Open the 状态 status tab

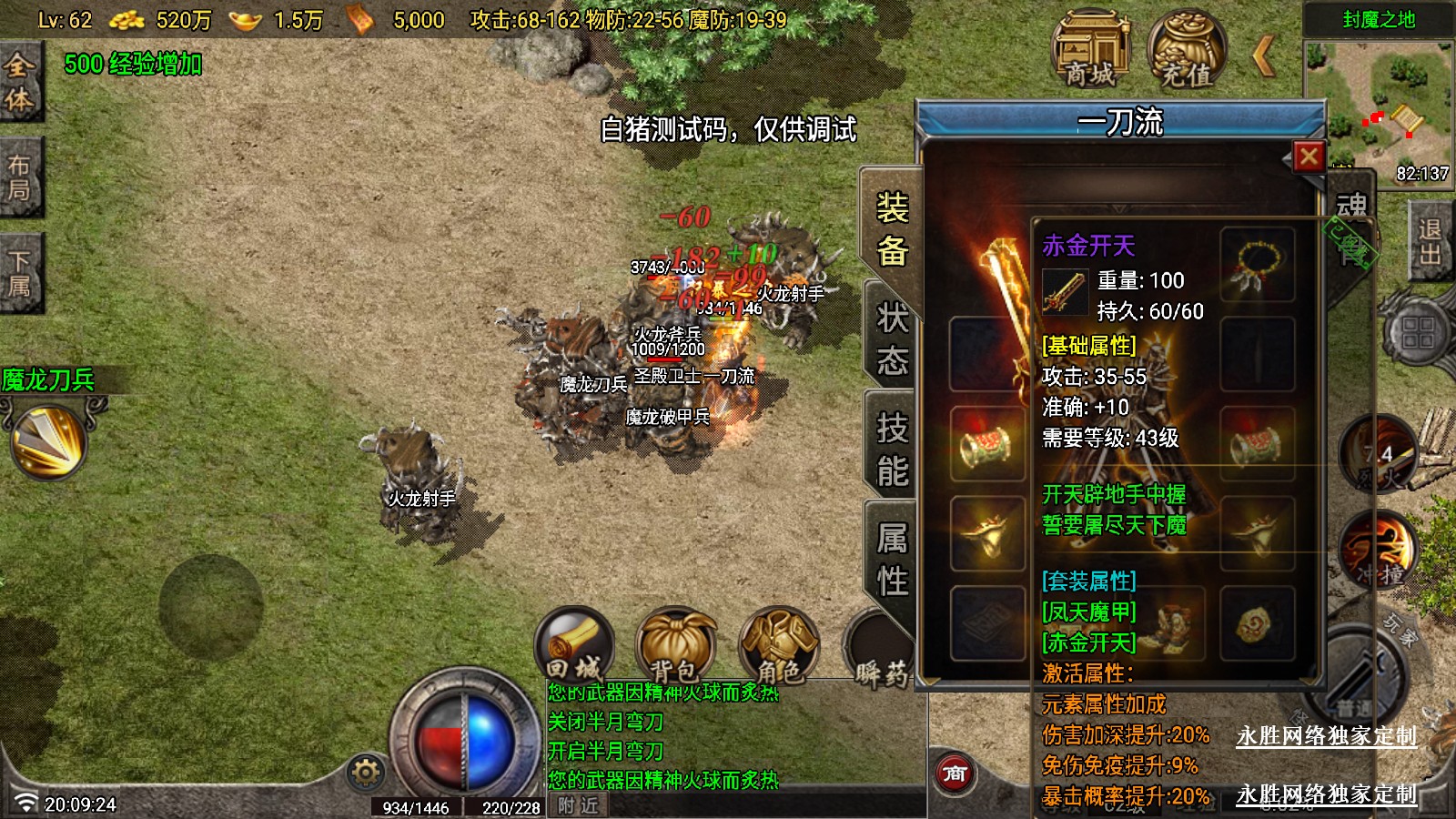click(892, 339)
